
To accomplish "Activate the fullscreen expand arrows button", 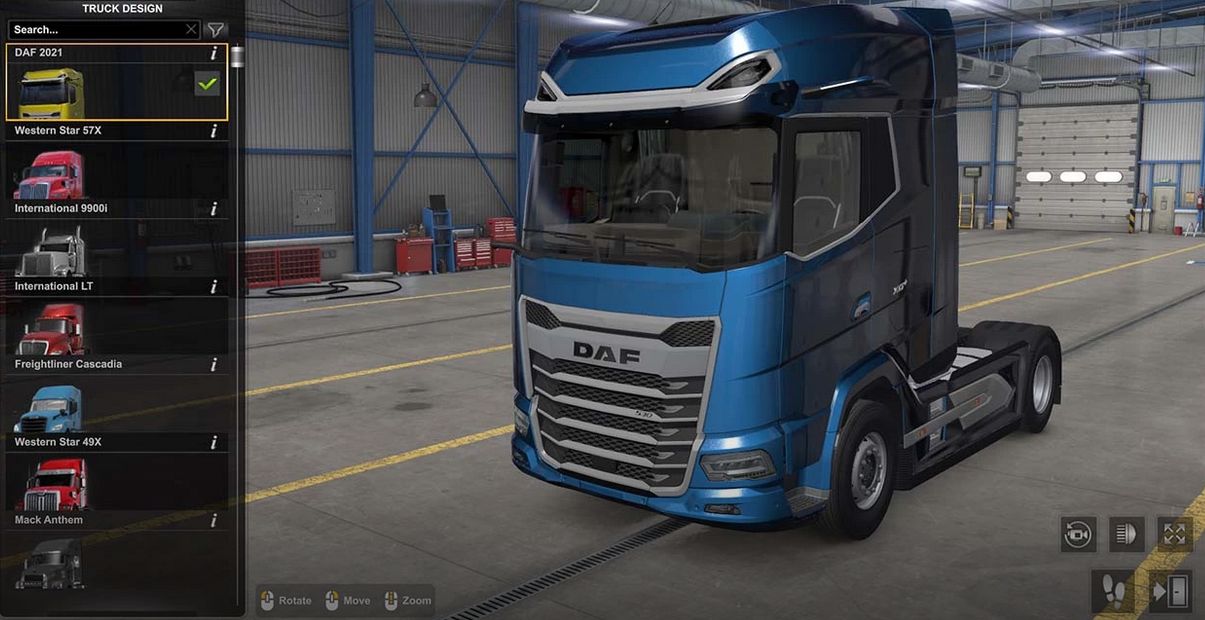I will click(x=1174, y=534).
